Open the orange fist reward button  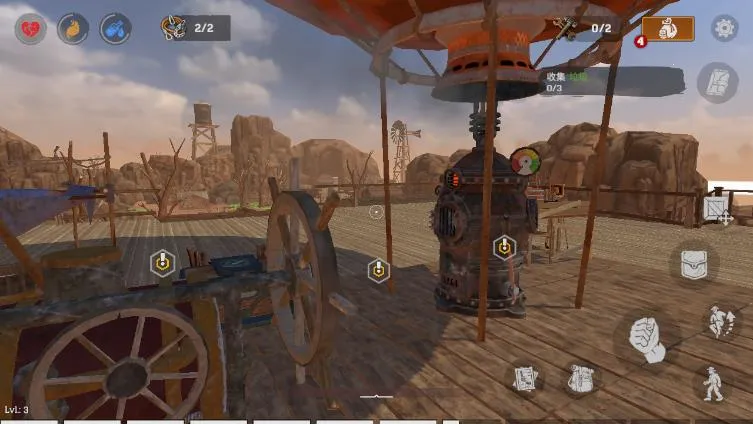click(x=668, y=29)
